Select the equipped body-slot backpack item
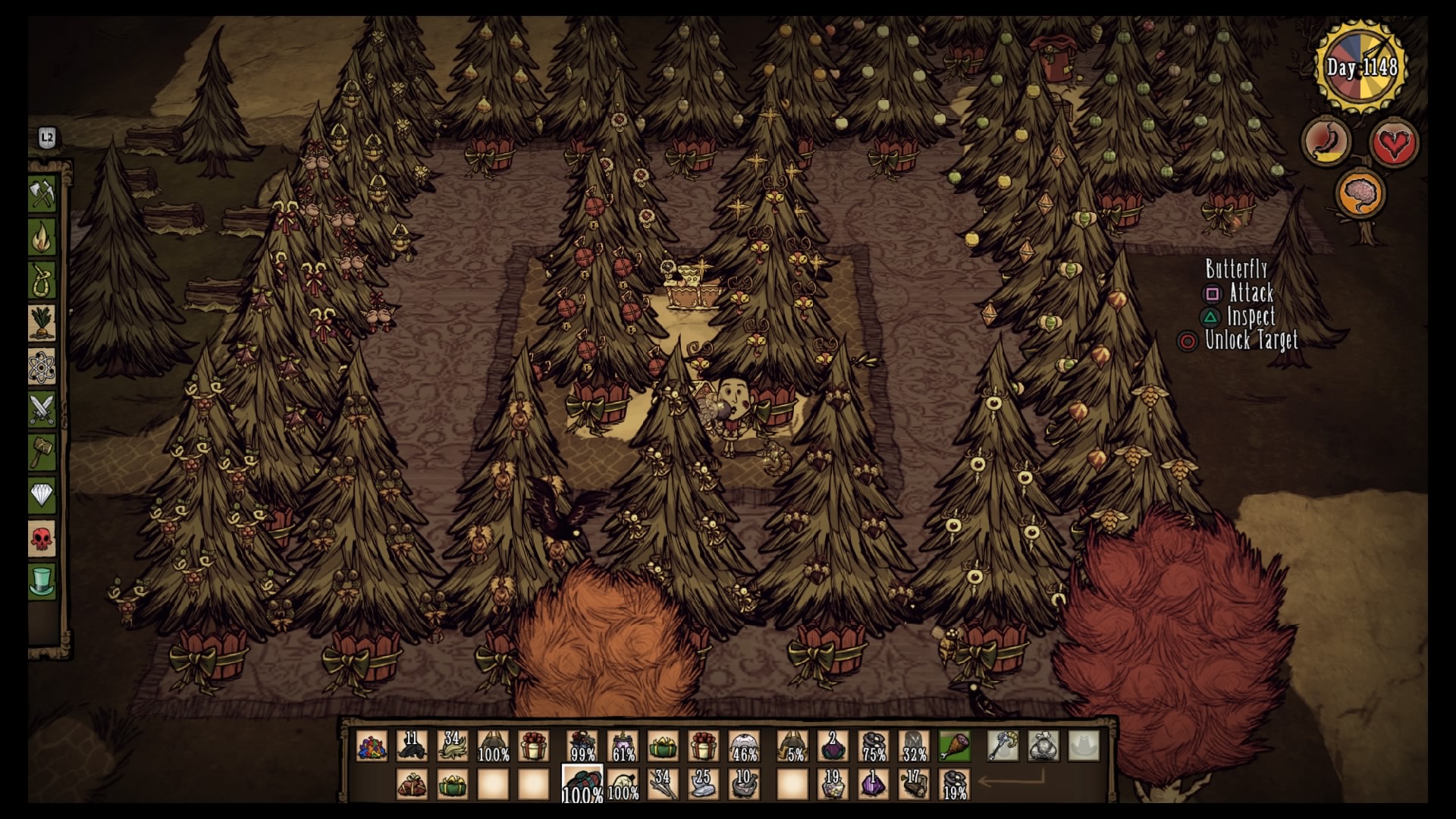This screenshot has width=1456, height=819. [1043, 746]
